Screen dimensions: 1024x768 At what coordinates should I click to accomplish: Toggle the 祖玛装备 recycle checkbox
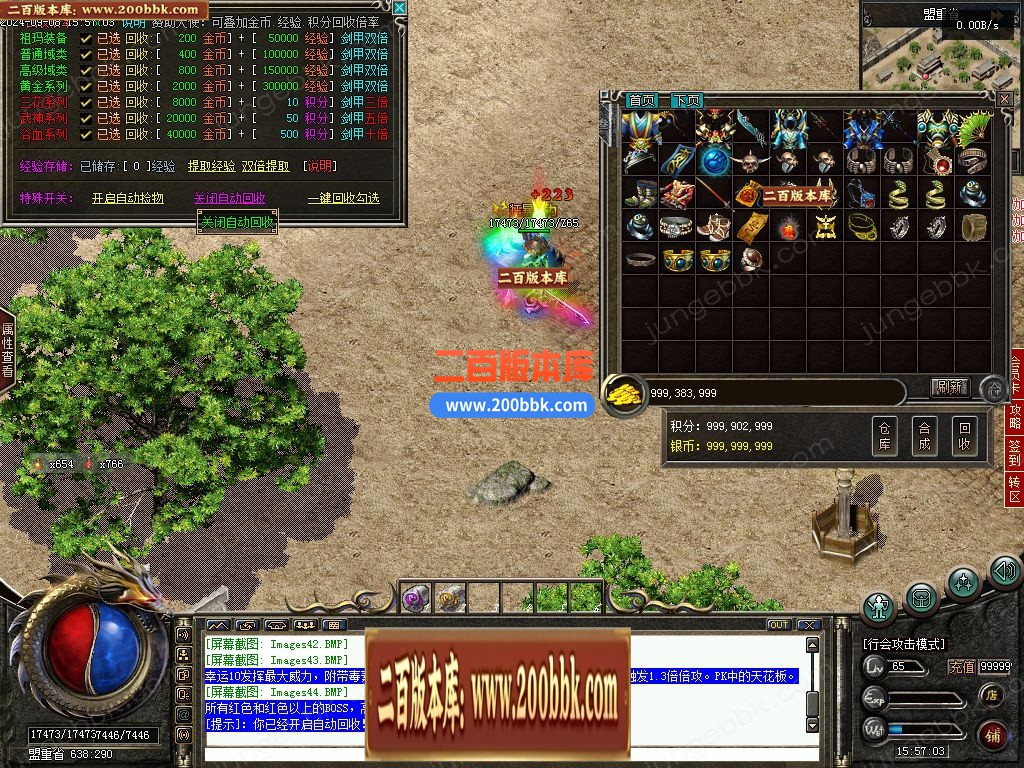86,38
